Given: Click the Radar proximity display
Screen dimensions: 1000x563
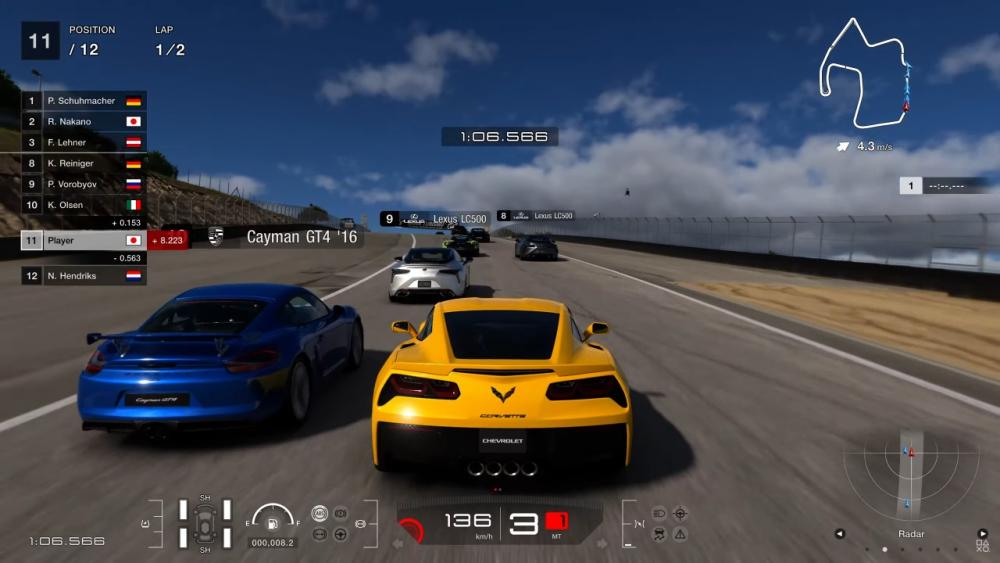Looking at the screenshot, I should [909, 469].
